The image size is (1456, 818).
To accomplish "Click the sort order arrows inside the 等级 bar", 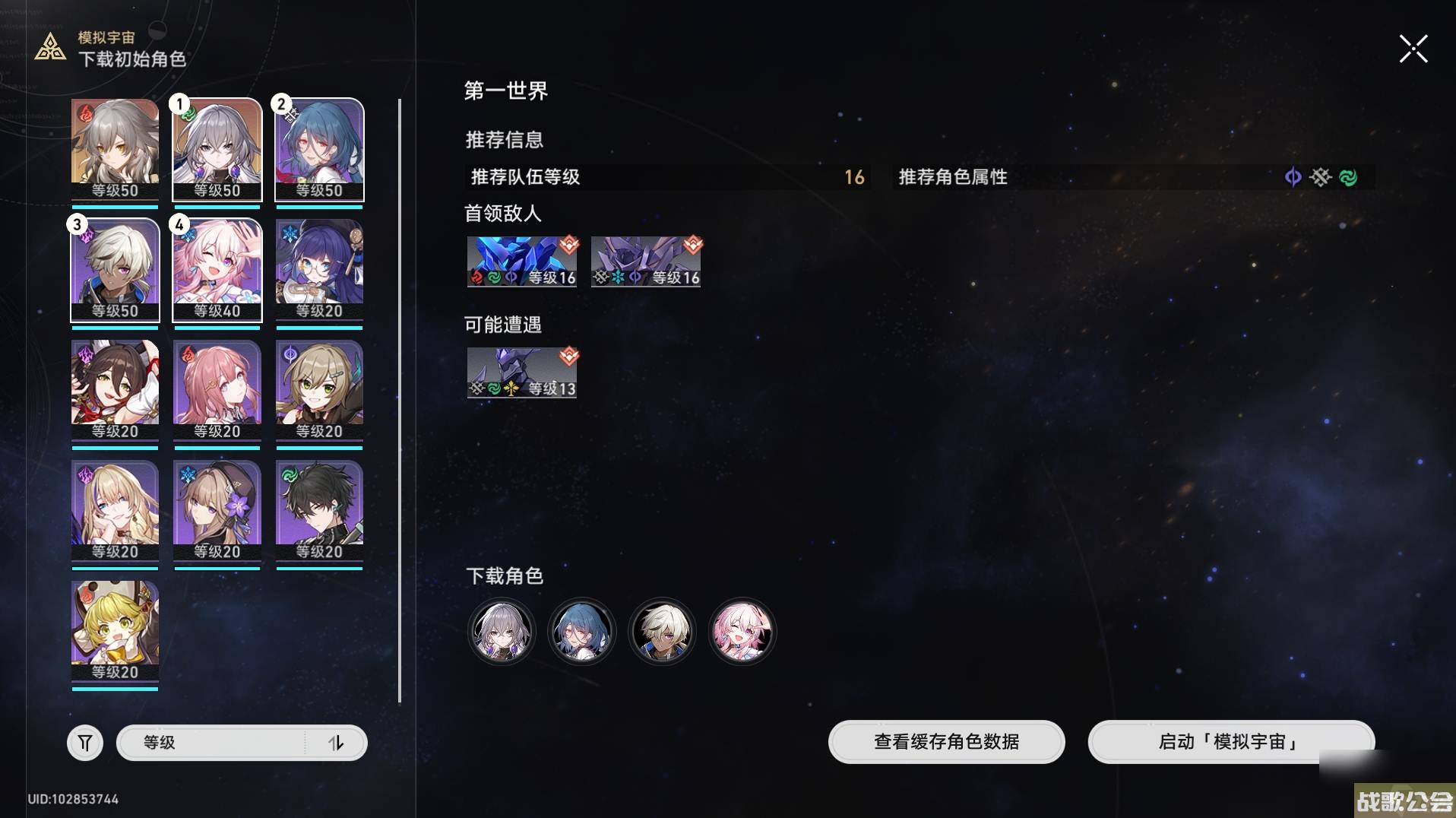I will click(337, 743).
